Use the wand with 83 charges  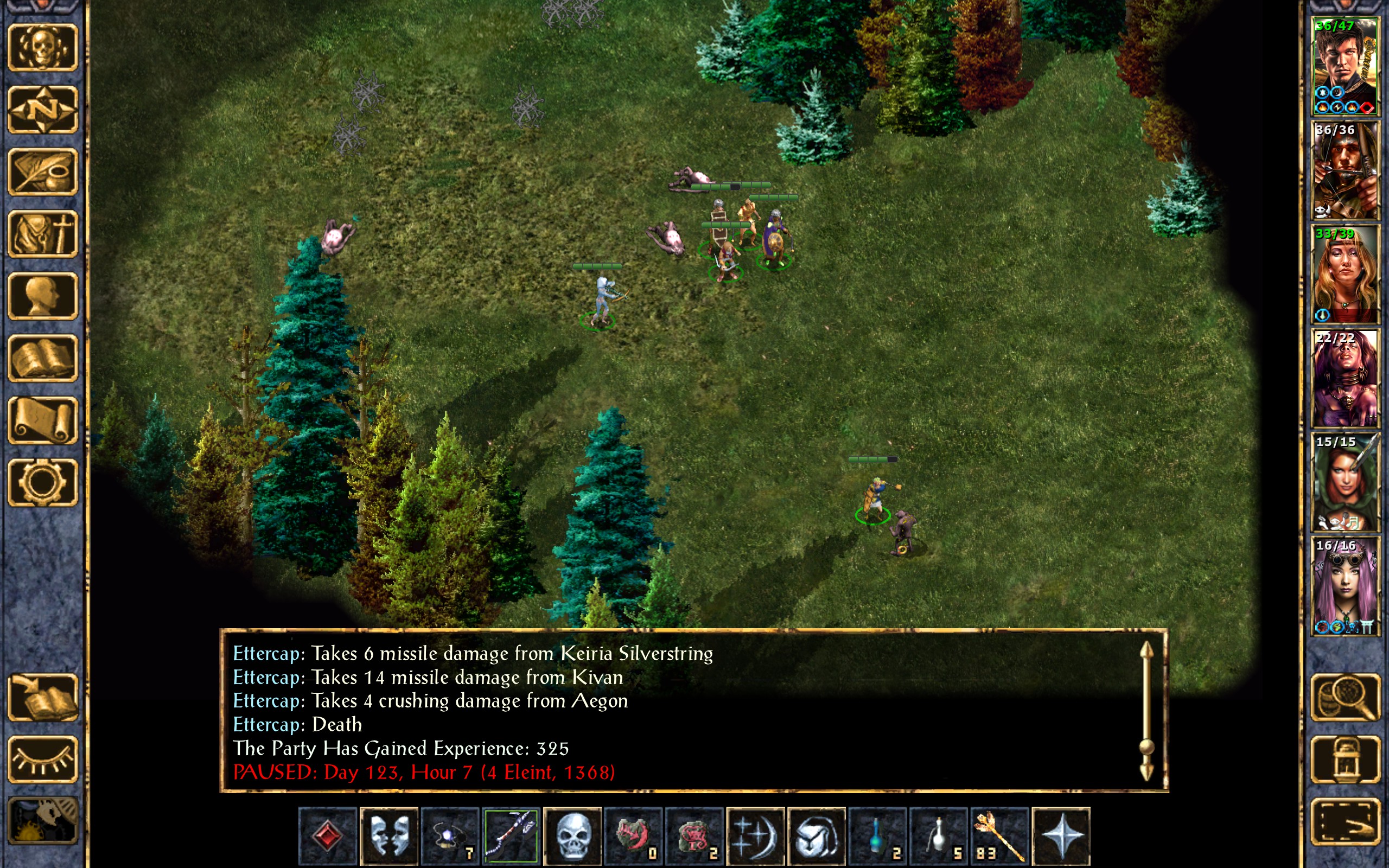[x=999, y=836]
